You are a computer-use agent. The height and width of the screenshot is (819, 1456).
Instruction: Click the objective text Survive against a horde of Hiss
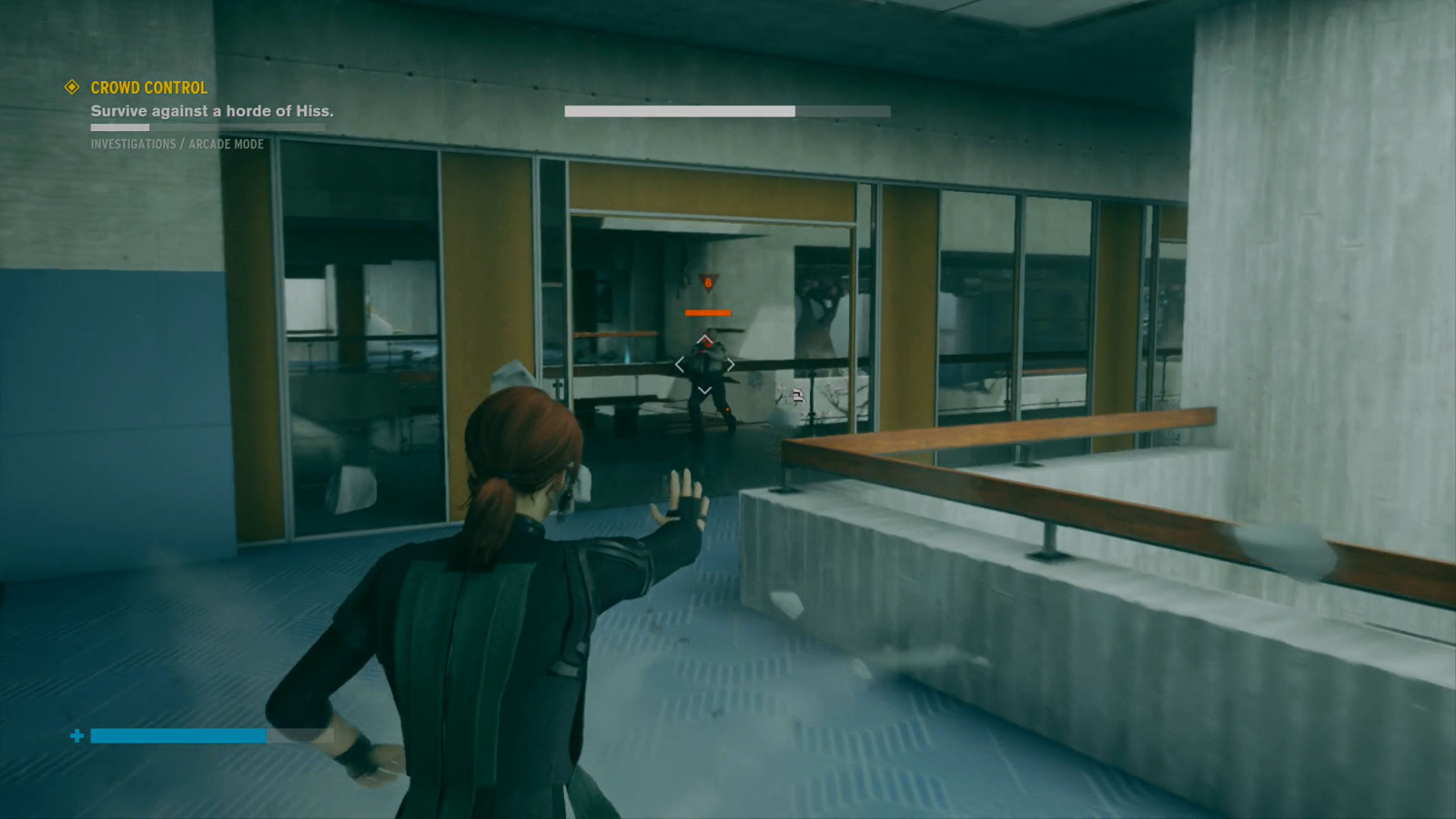point(212,111)
